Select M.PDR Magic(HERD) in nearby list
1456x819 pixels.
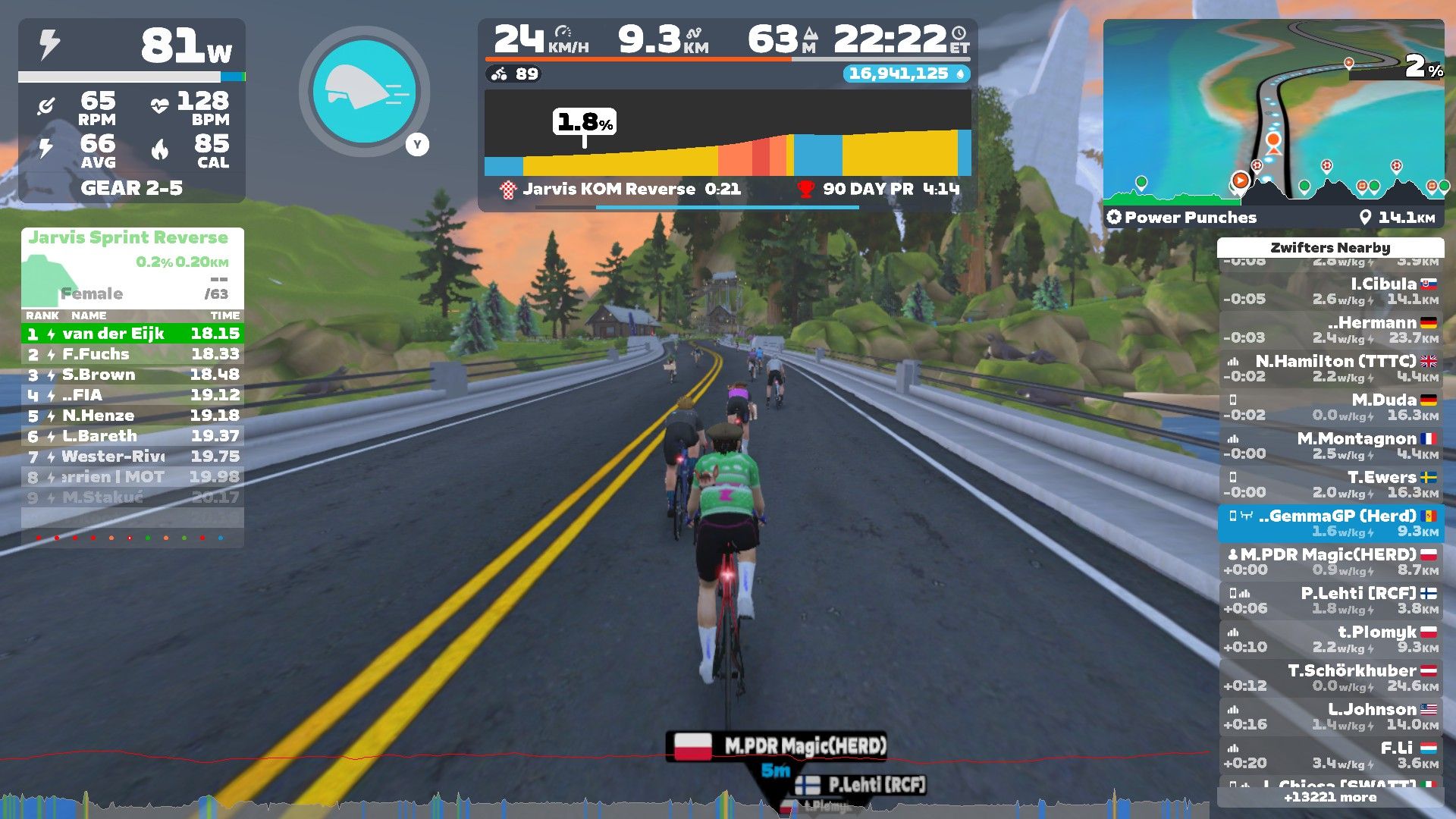coord(1331,562)
